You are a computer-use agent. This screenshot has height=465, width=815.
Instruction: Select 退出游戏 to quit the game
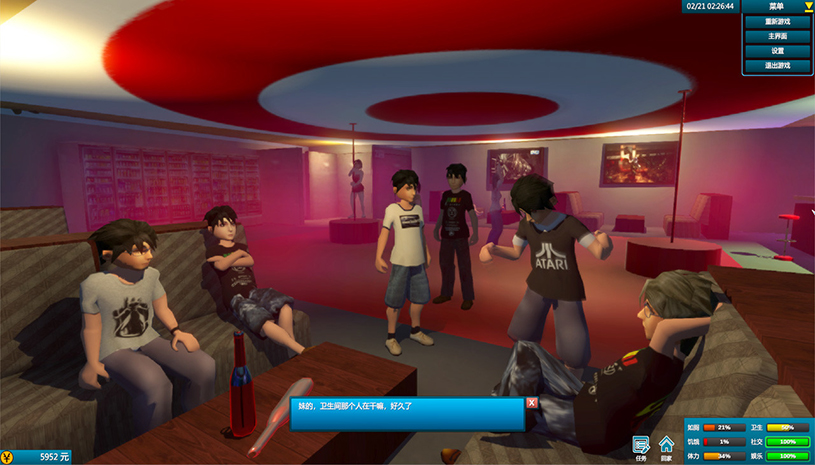[x=777, y=66]
